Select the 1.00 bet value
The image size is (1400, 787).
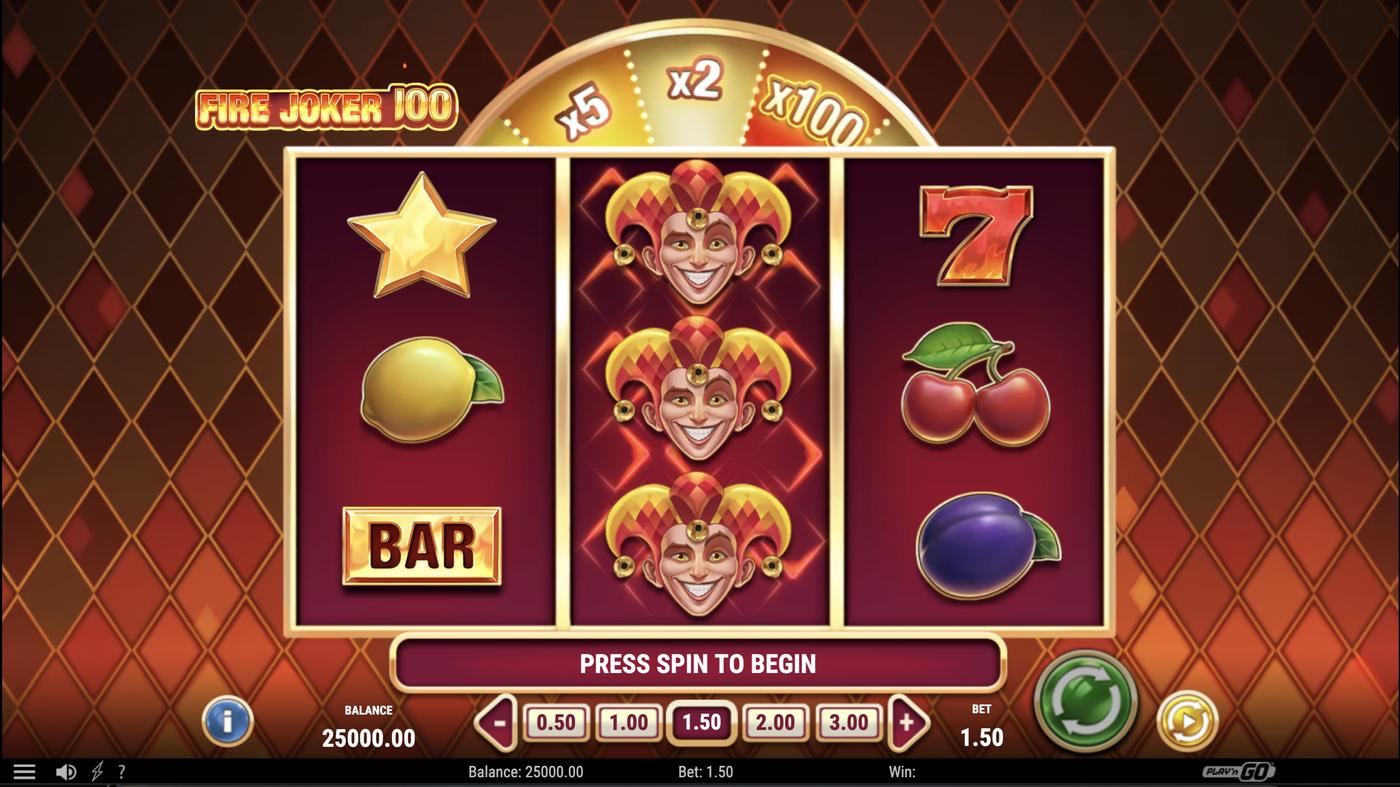coord(627,720)
